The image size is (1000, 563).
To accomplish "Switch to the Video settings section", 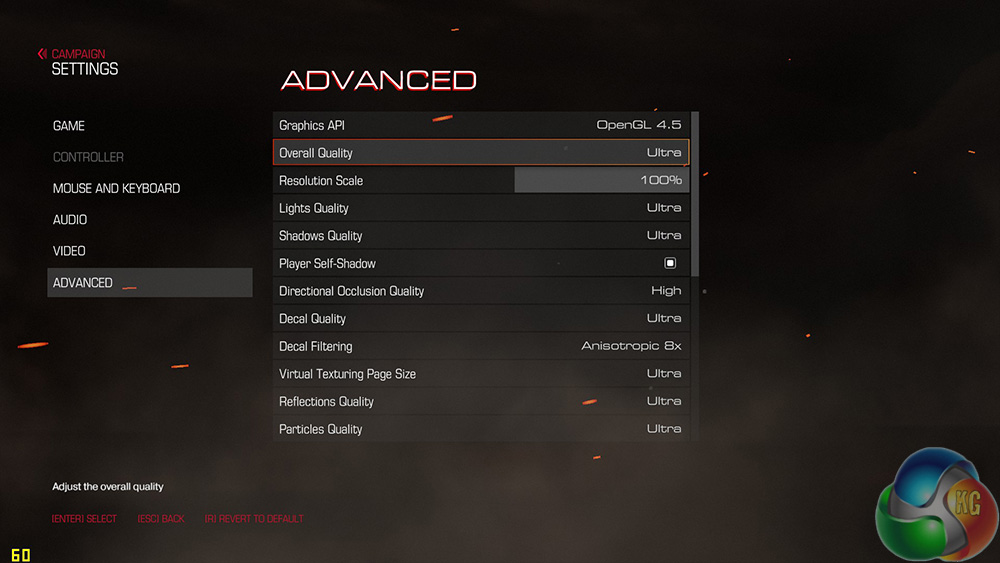I will coord(69,251).
